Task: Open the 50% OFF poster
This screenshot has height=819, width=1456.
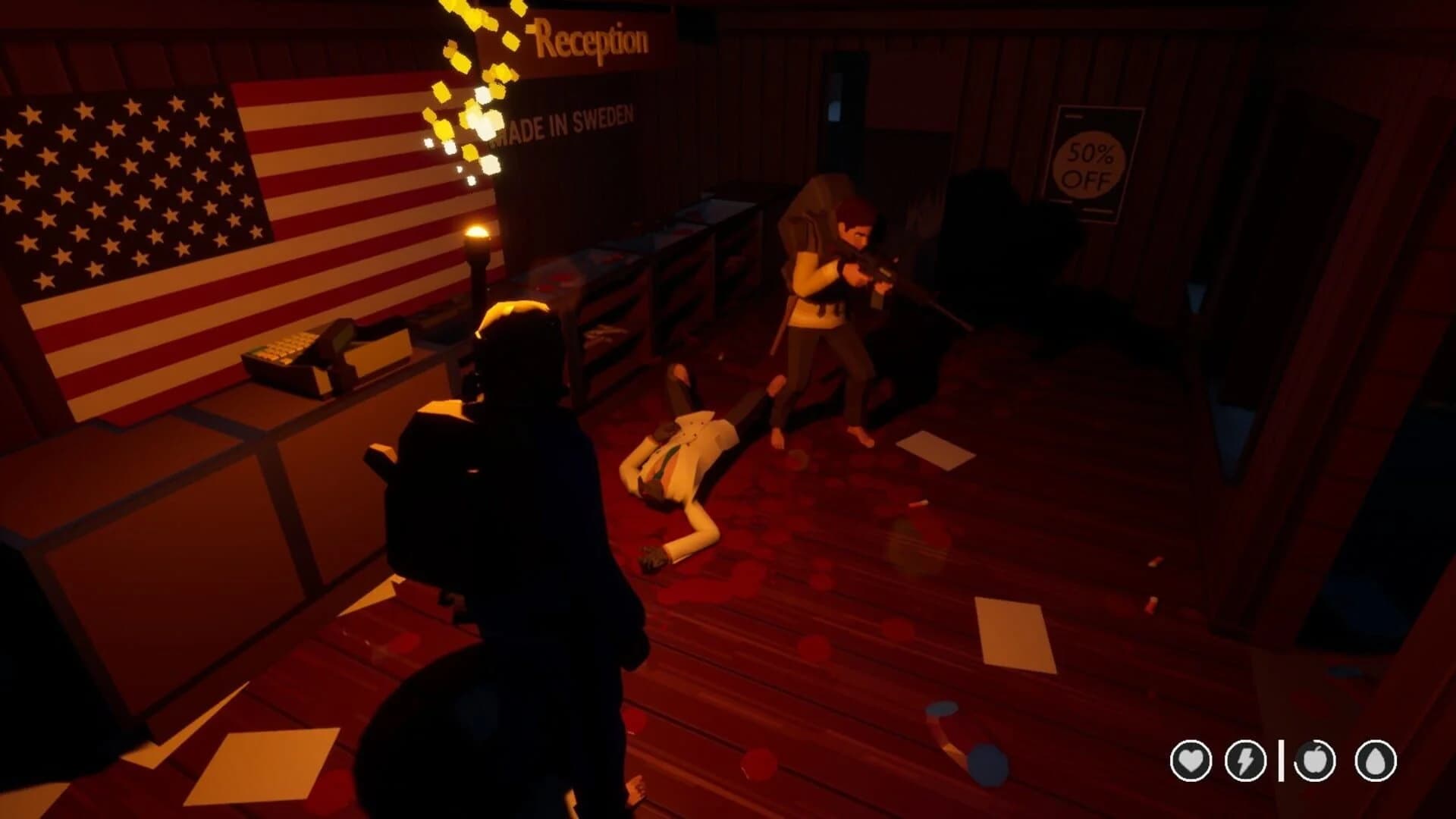Action: pos(1089,155)
